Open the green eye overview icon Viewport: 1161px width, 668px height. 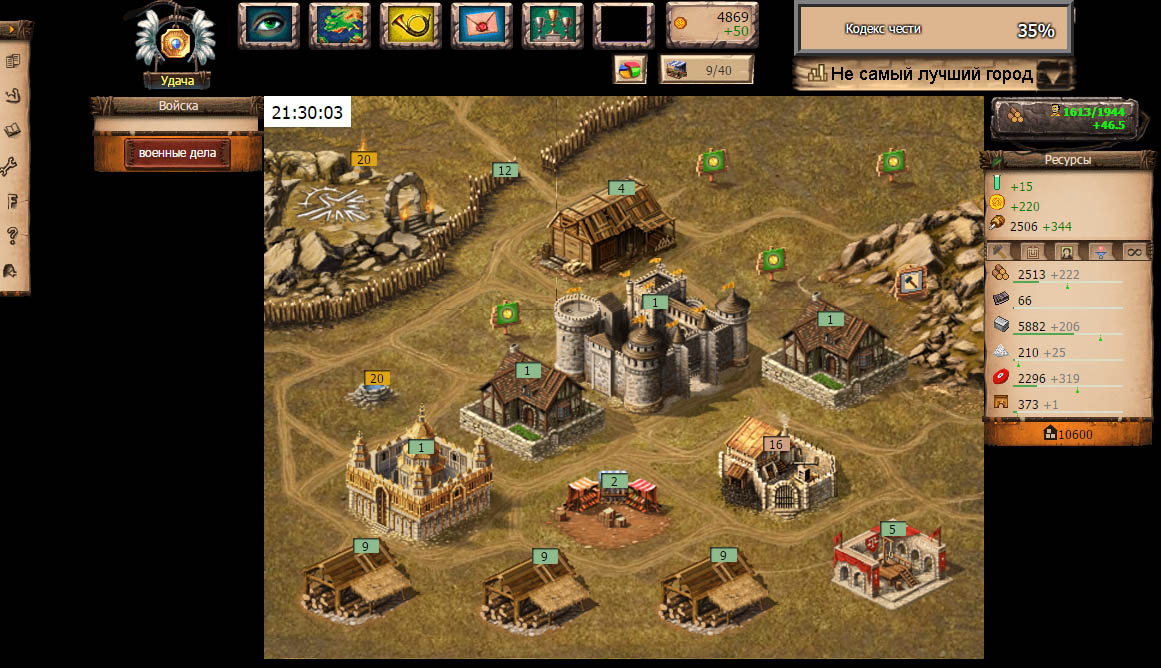pos(268,25)
